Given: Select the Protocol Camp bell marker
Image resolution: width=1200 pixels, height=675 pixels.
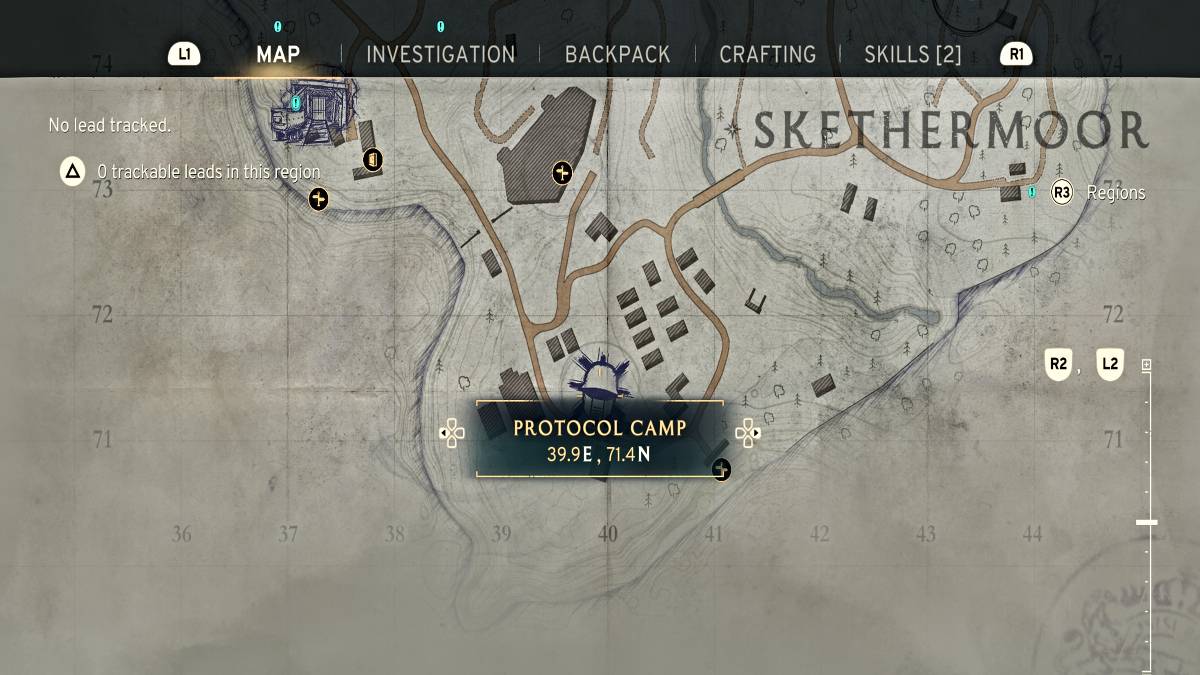Looking at the screenshot, I should click(600, 379).
